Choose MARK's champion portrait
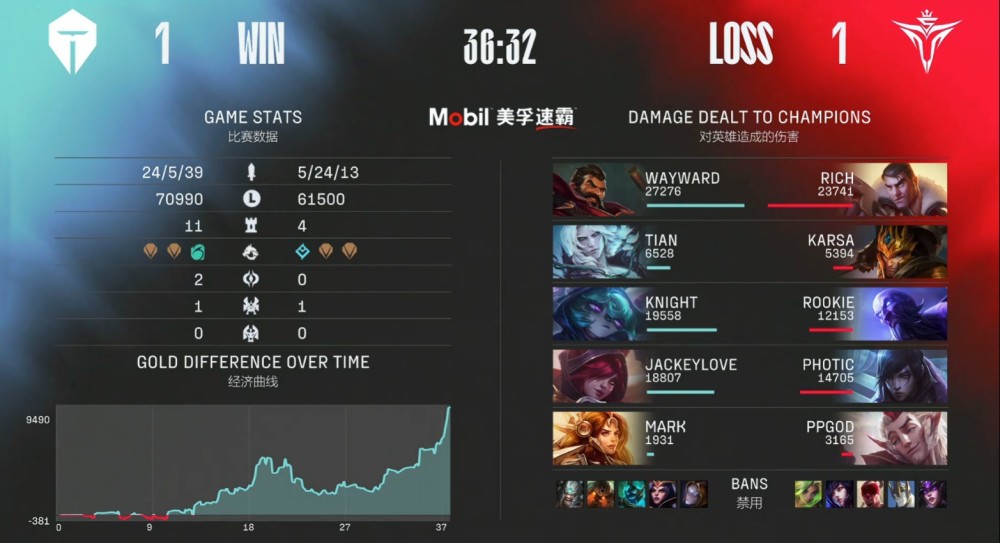Image resolution: width=1000 pixels, height=543 pixels. (596, 438)
